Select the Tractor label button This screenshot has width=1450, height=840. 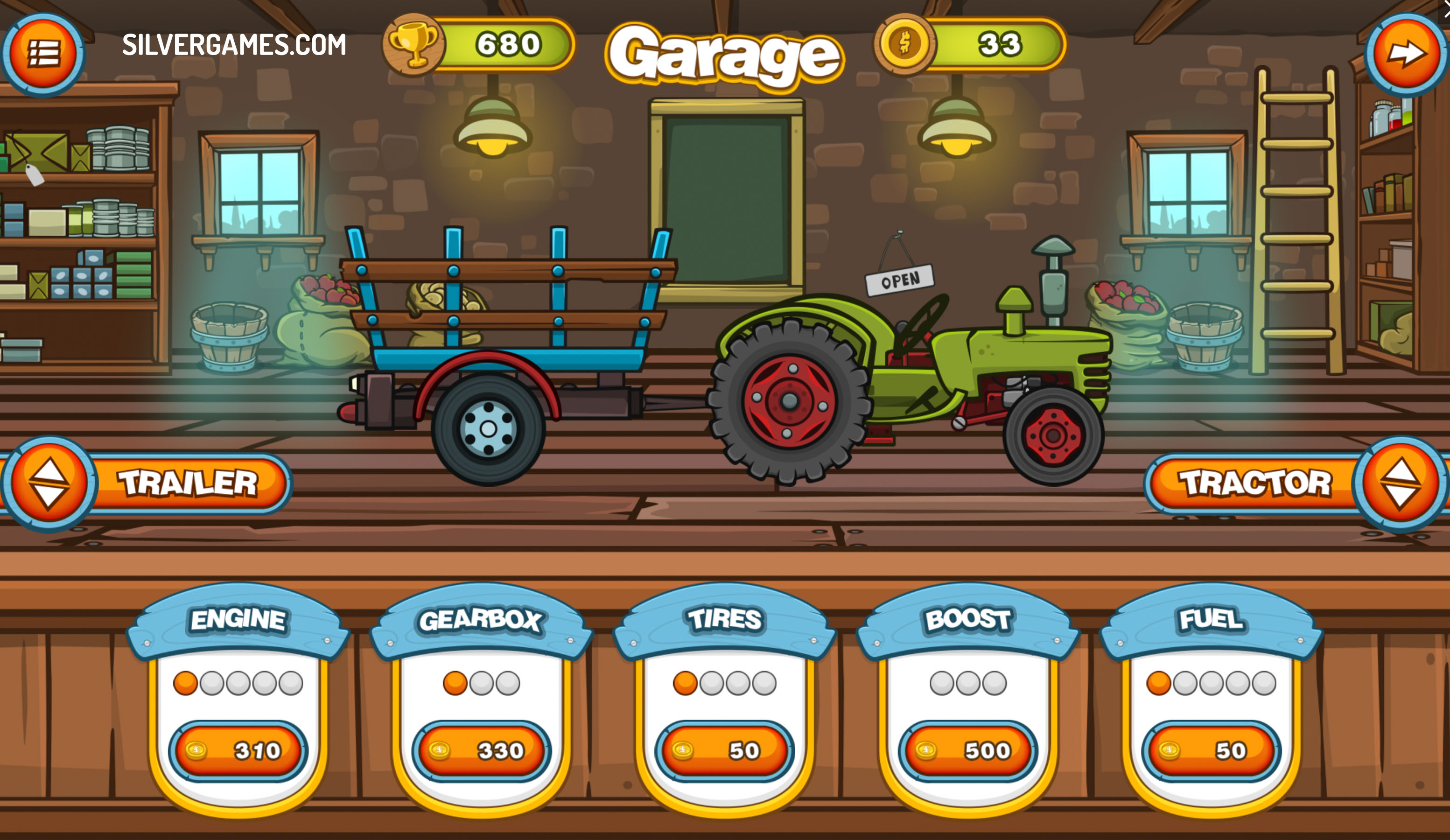click(x=1254, y=483)
